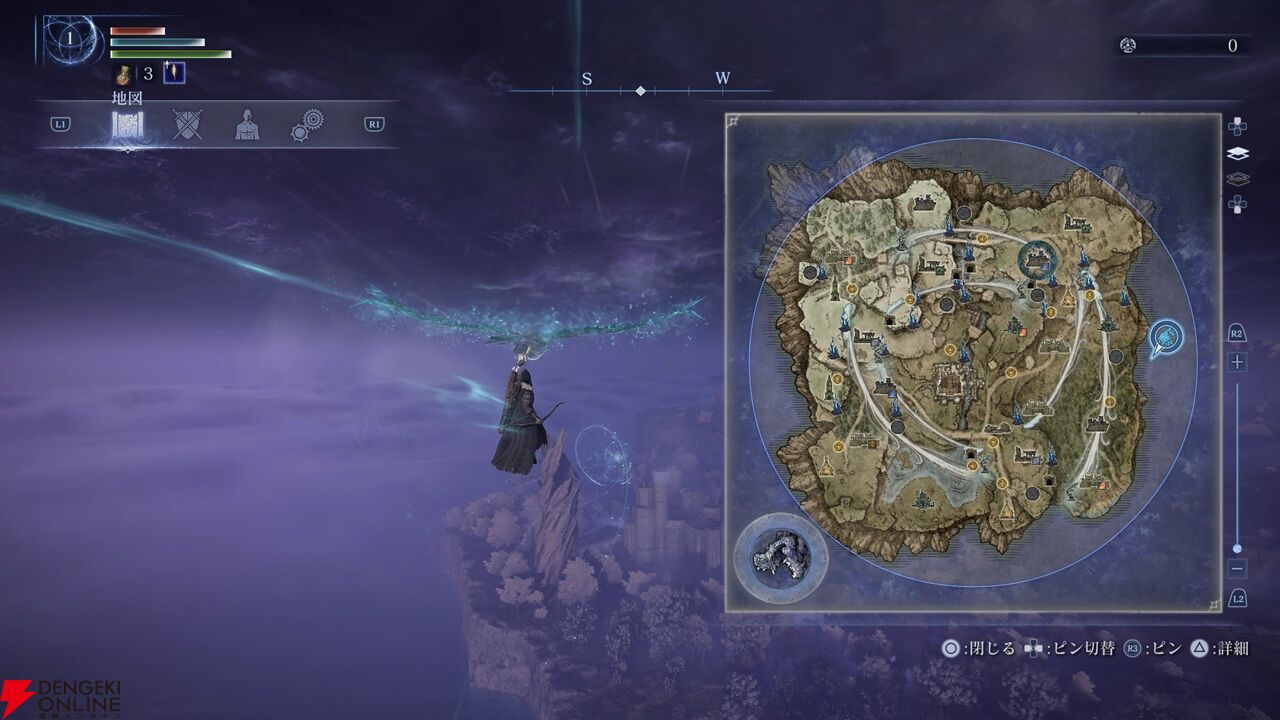Image resolution: width=1280 pixels, height=720 pixels.
Task: Open the character body status tab
Action: 246,125
